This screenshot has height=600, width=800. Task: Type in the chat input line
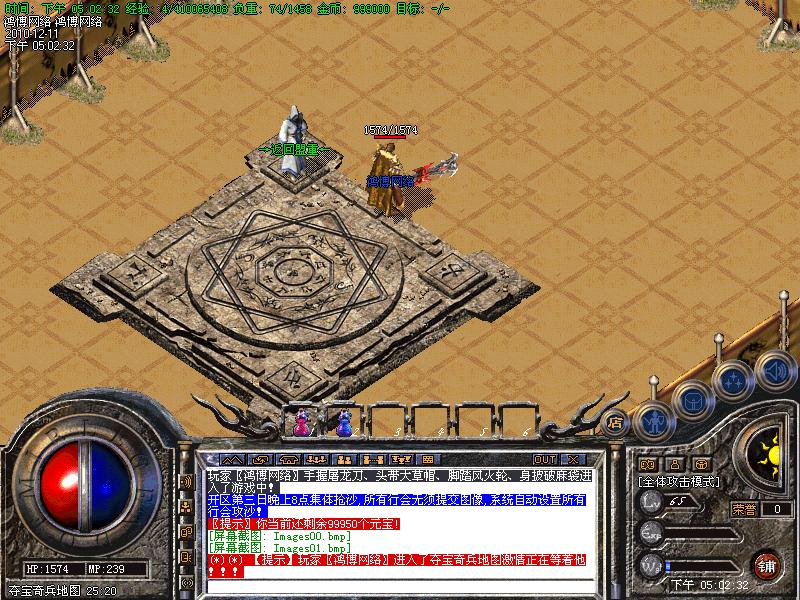click(x=398, y=584)
